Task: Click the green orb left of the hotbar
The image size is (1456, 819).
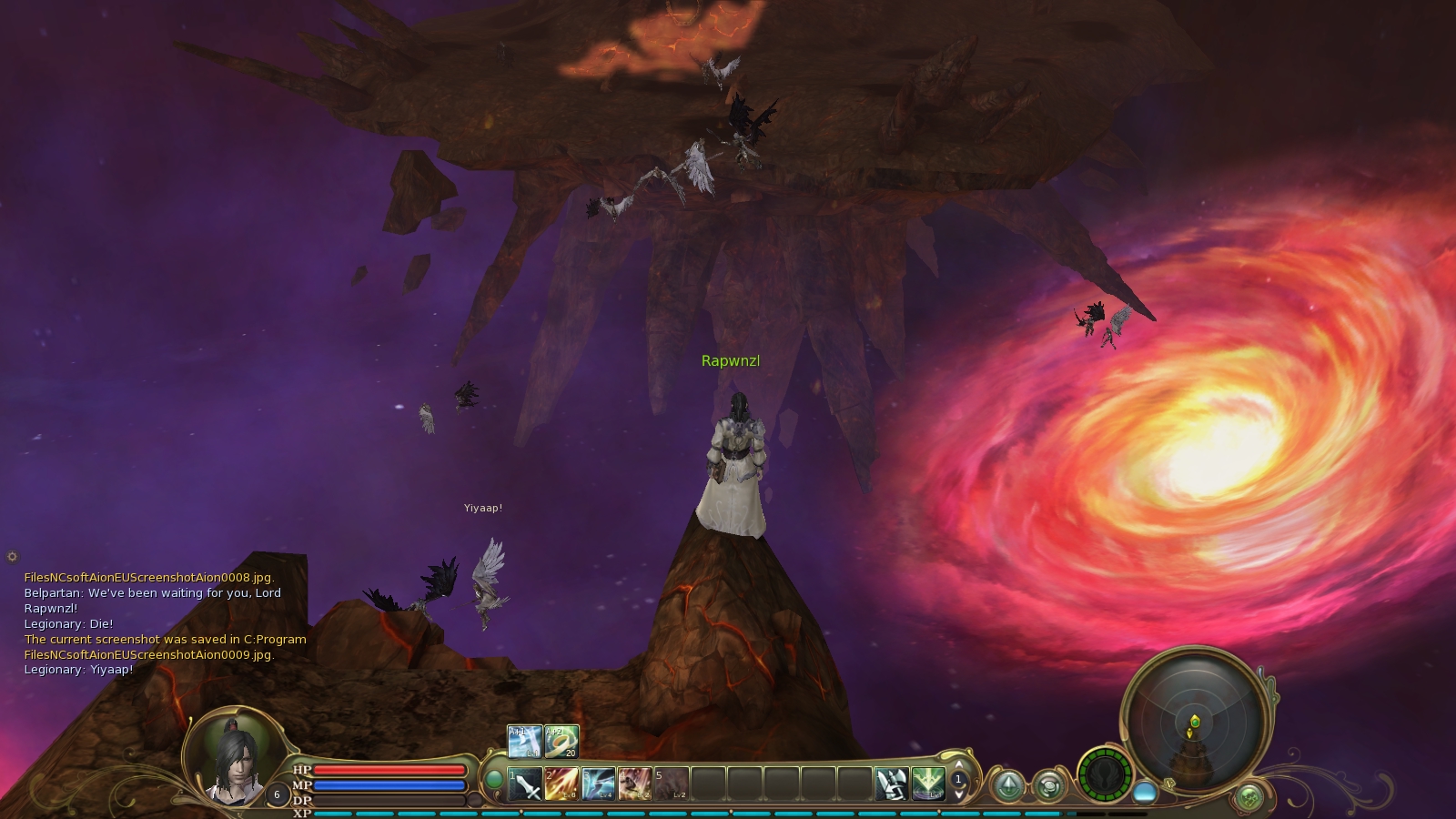Action: coord(494,779)
